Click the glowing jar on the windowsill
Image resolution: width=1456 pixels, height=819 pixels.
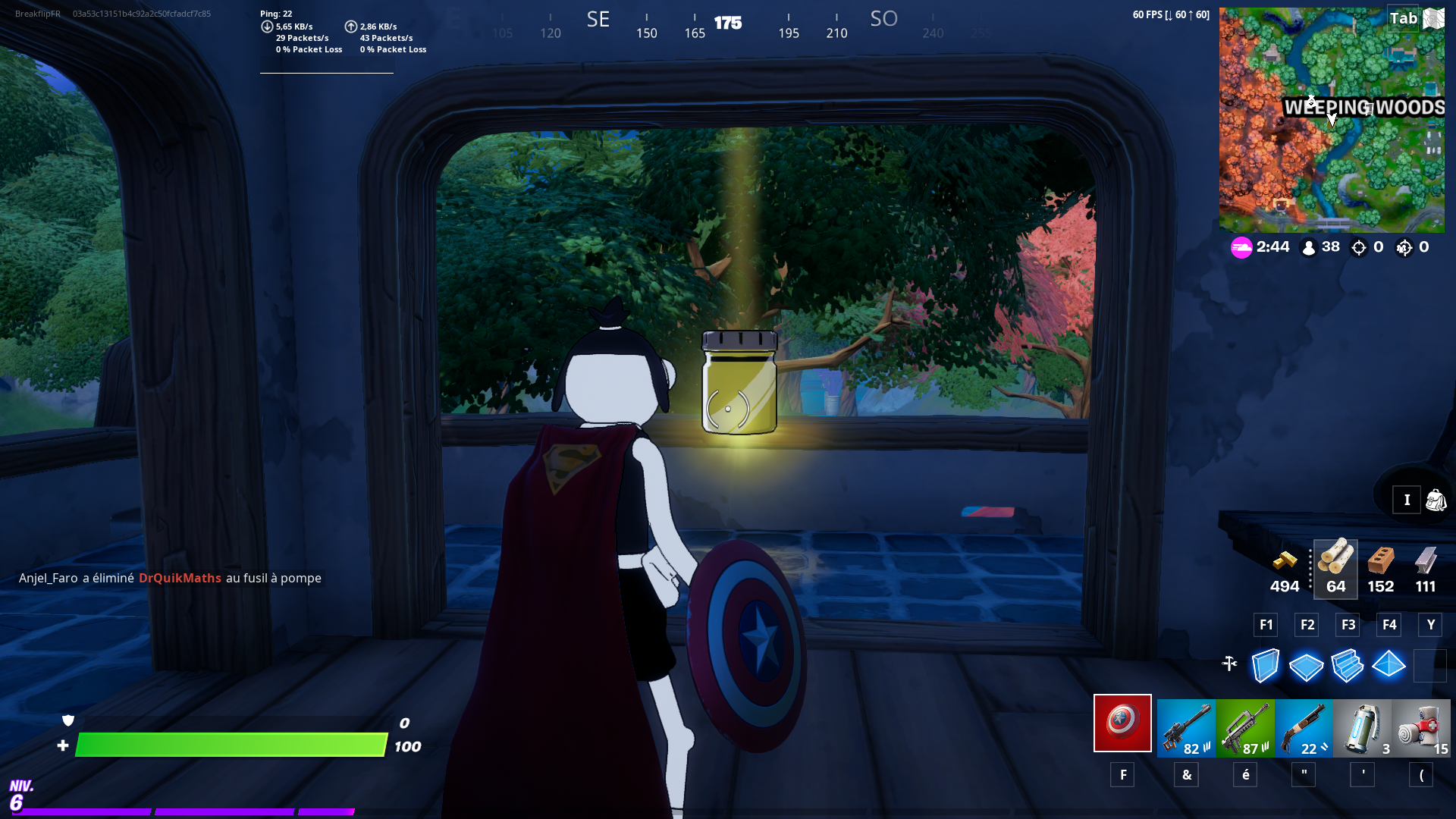click(x=739, y=383)
